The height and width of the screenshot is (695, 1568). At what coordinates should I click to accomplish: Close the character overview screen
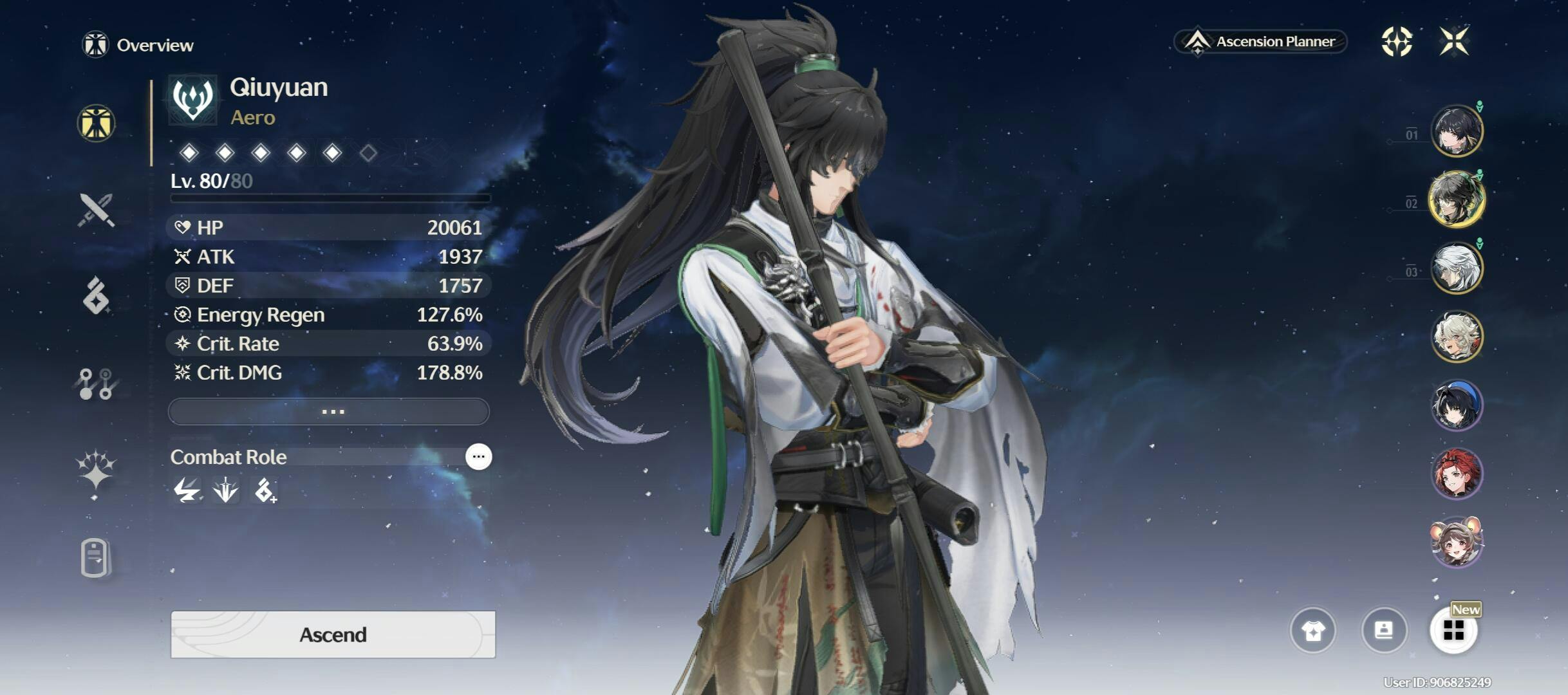point(1454,42)
